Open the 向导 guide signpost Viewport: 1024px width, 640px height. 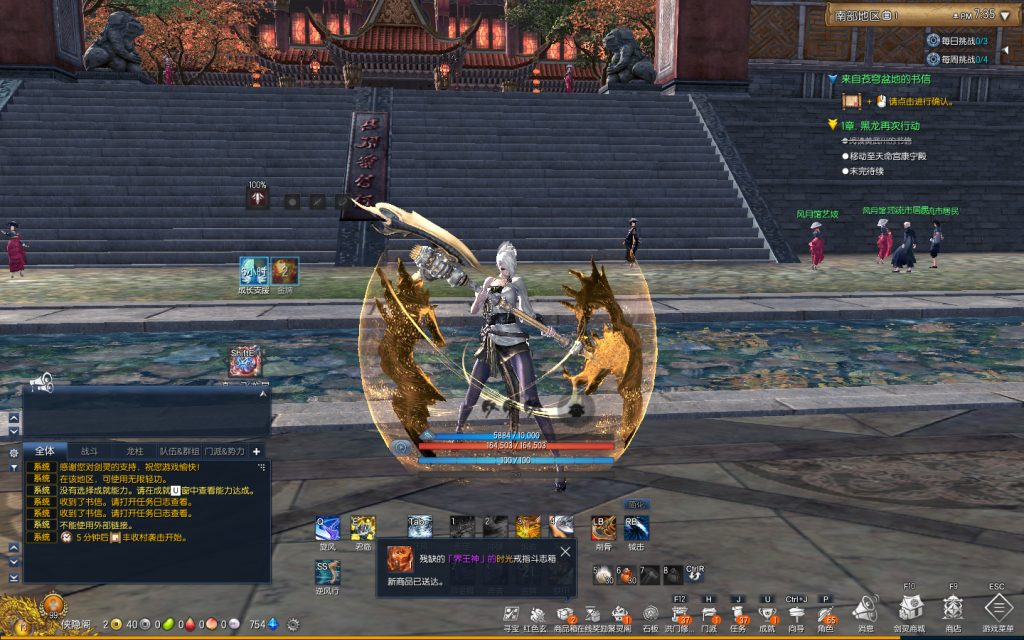coord(796,613)
